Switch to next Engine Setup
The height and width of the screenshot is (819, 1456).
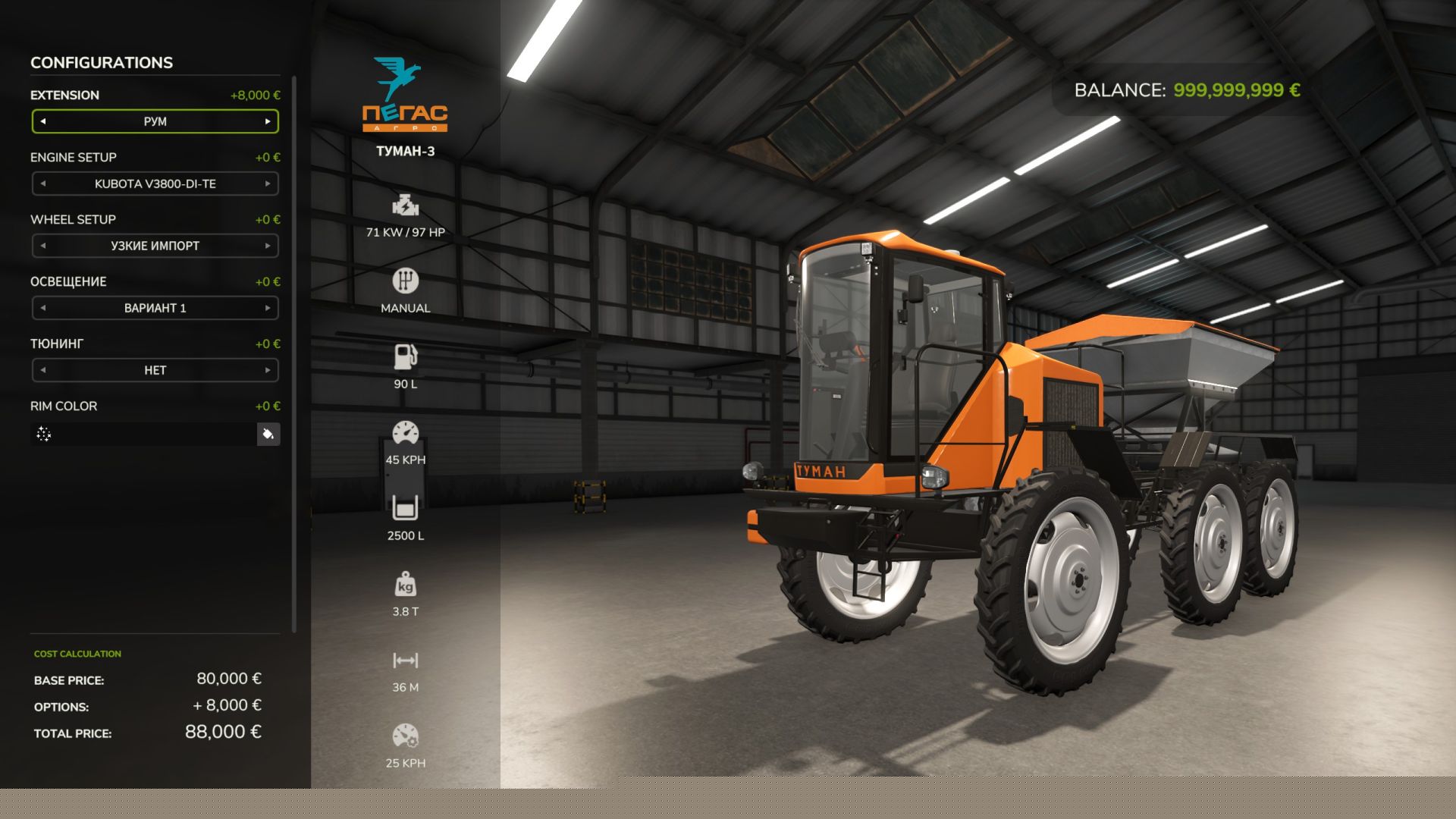coord(268,184)
